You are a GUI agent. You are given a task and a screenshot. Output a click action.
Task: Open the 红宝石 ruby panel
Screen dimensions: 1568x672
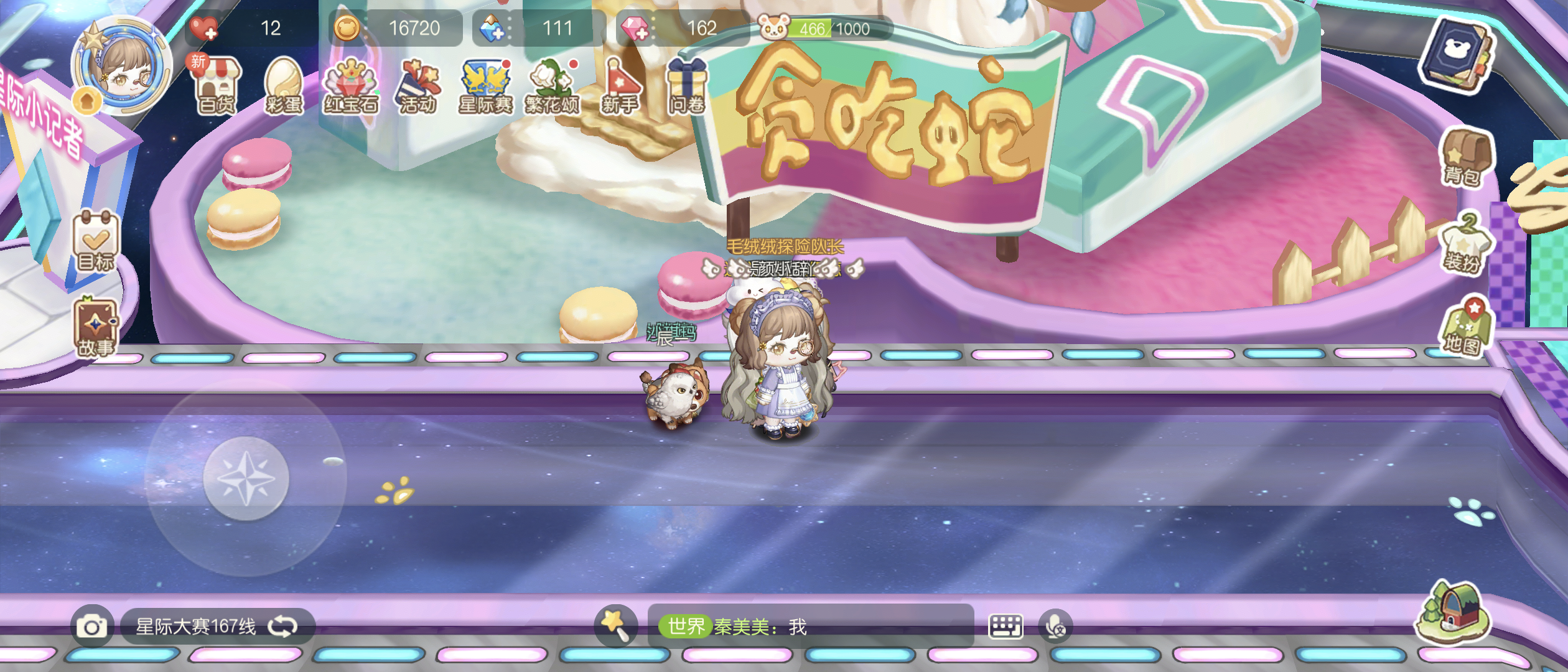pyautogui.click(x=352, y=84)
